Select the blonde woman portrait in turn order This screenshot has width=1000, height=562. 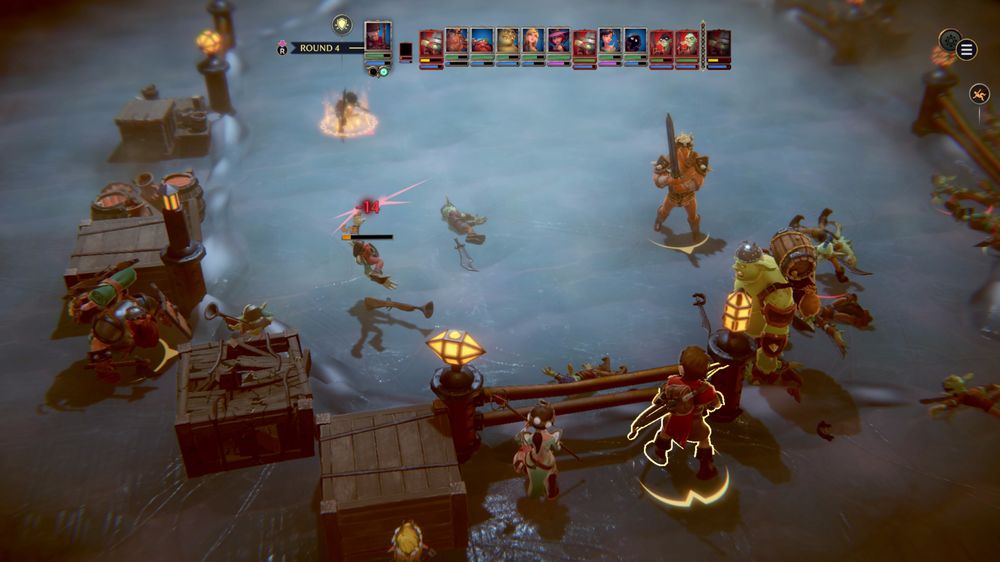tap(534, 42)
